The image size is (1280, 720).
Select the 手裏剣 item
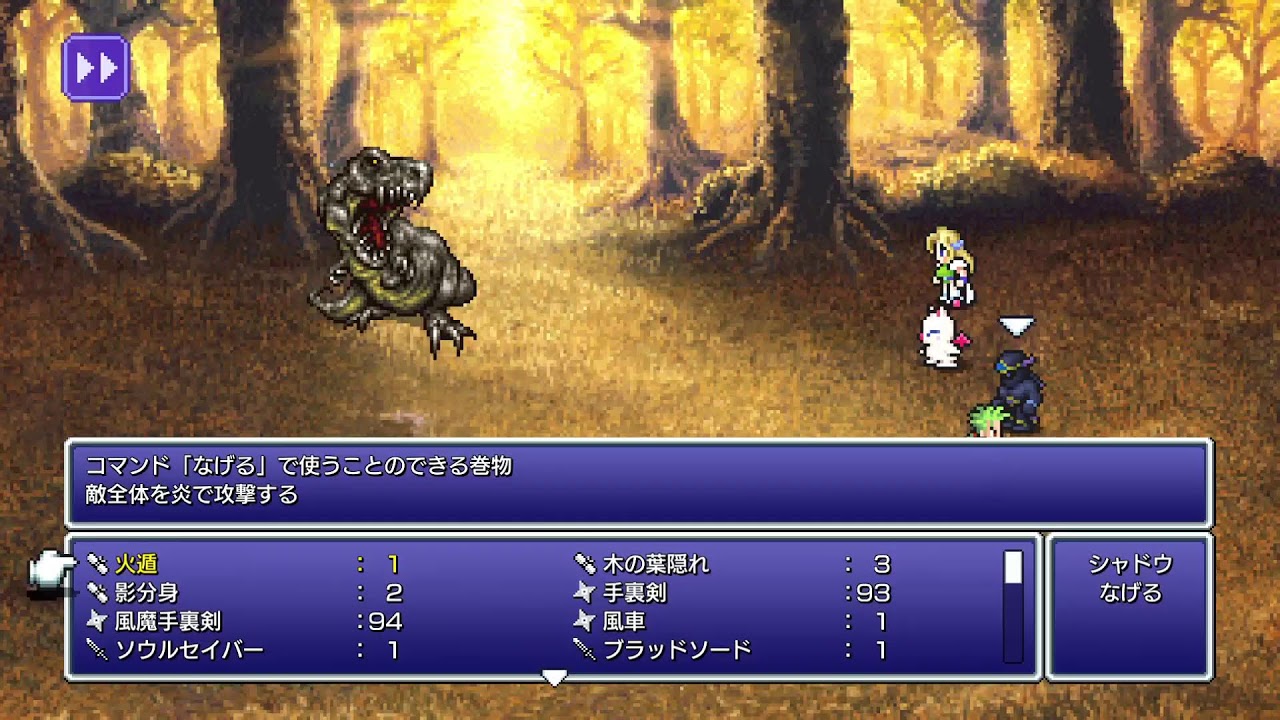tap(634, 593)
